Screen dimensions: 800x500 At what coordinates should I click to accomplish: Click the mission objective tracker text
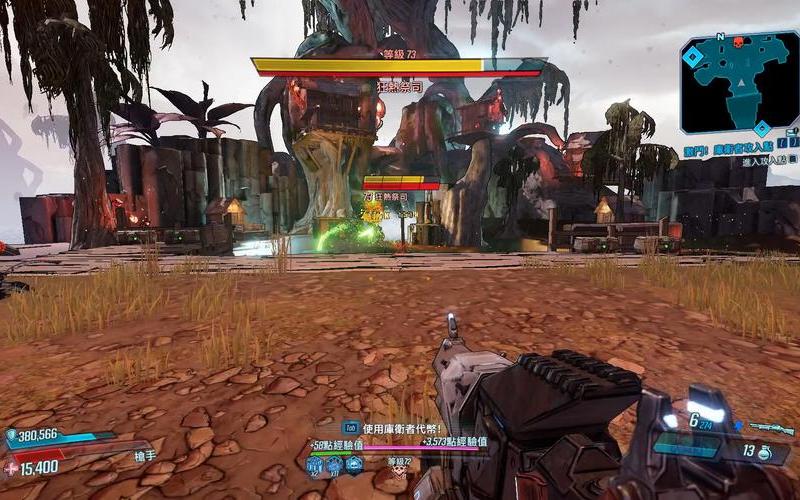point(742,152)
